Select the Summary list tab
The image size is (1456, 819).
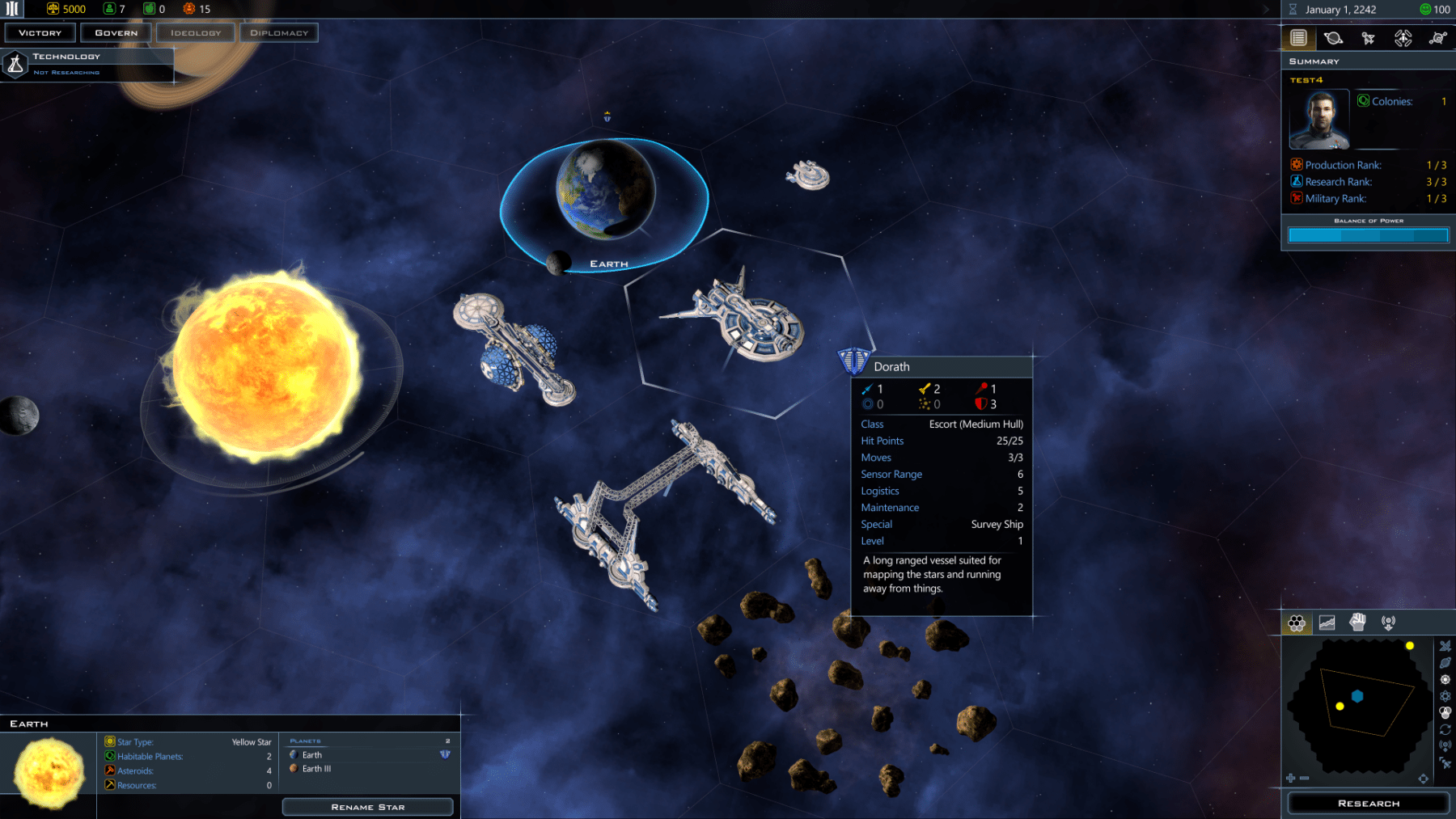1298,38
